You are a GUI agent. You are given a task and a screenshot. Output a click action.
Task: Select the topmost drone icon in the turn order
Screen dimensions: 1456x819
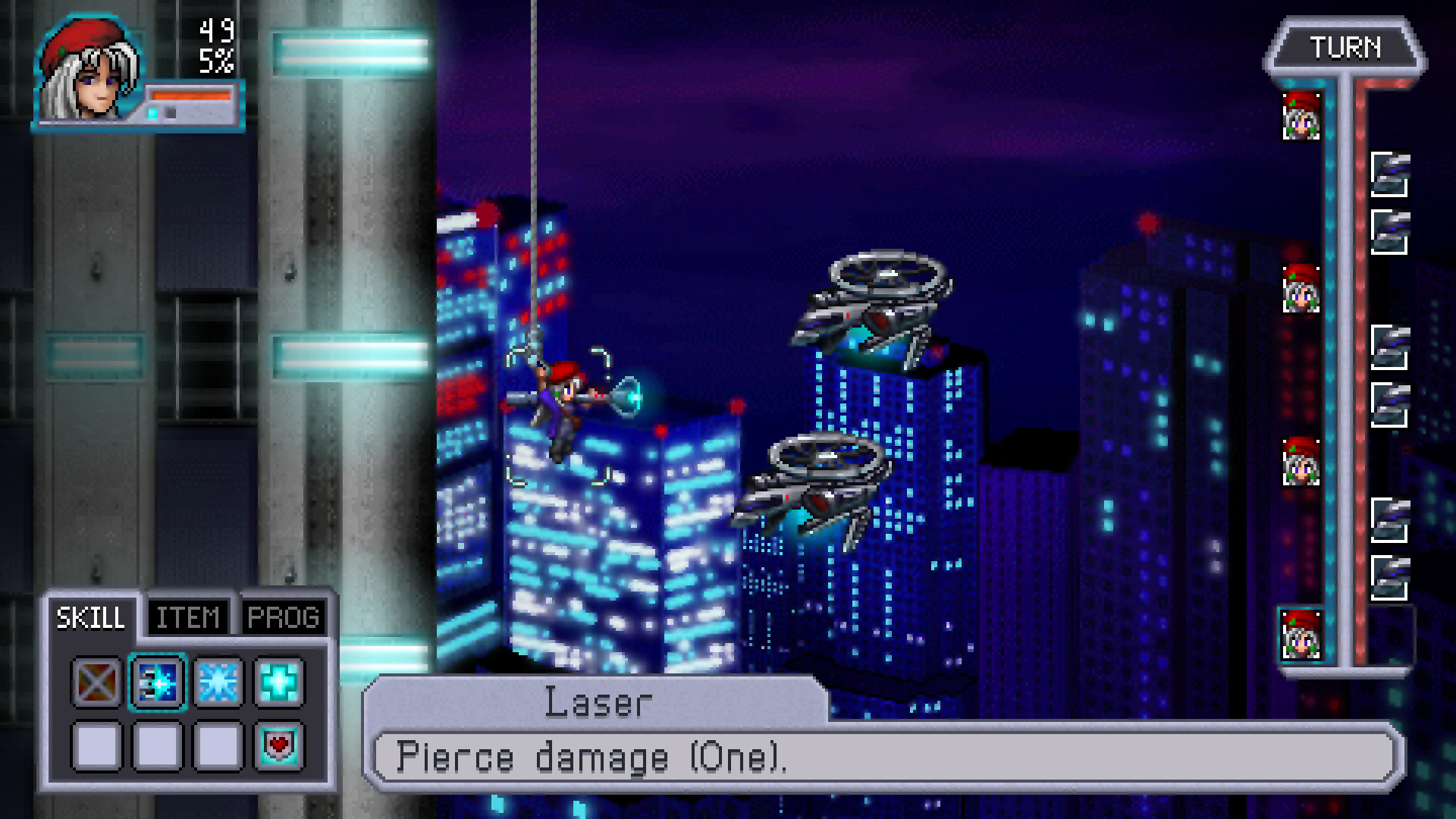tap(1392, 171)
